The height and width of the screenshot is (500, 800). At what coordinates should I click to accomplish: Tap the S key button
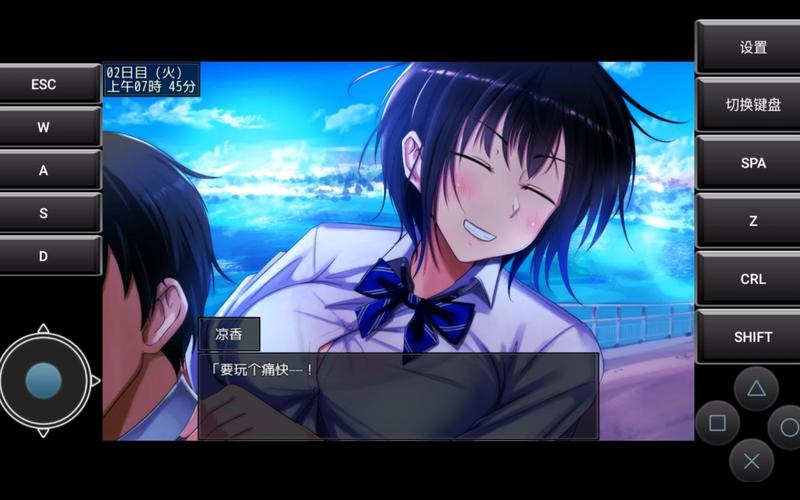[44, 213]
